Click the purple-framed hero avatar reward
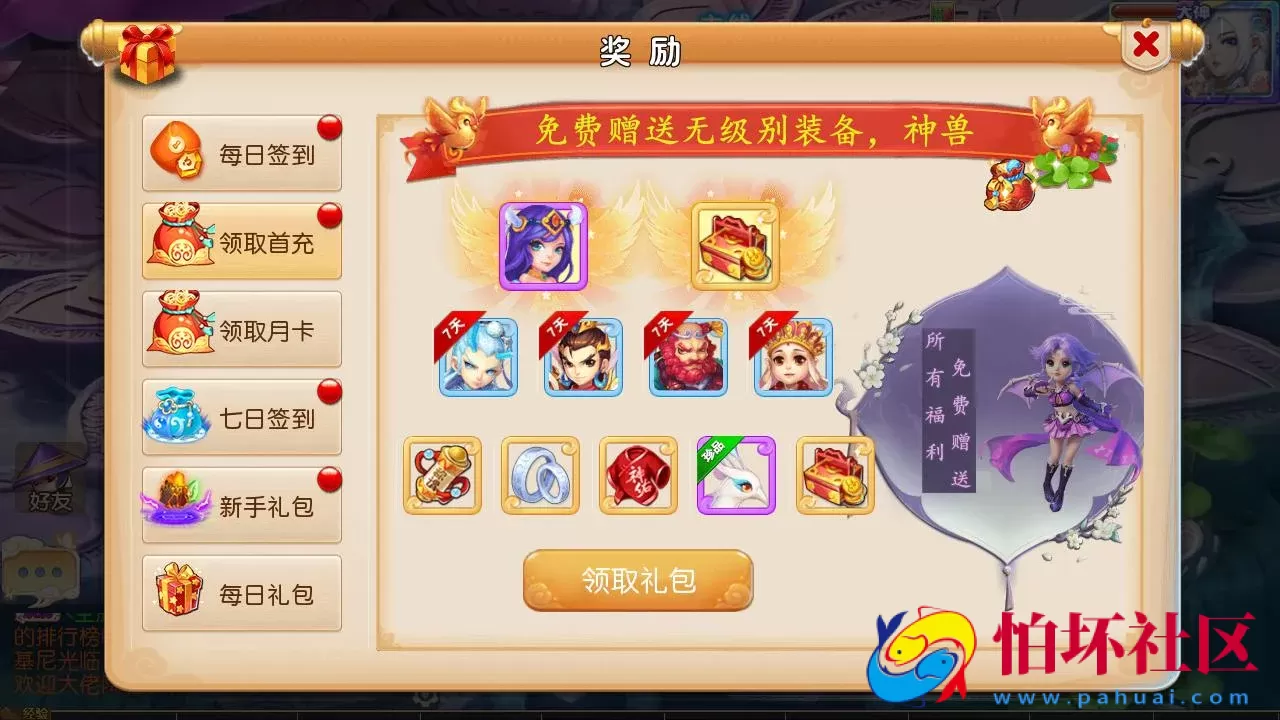The image size is (1280, 720). coord(541,243)
